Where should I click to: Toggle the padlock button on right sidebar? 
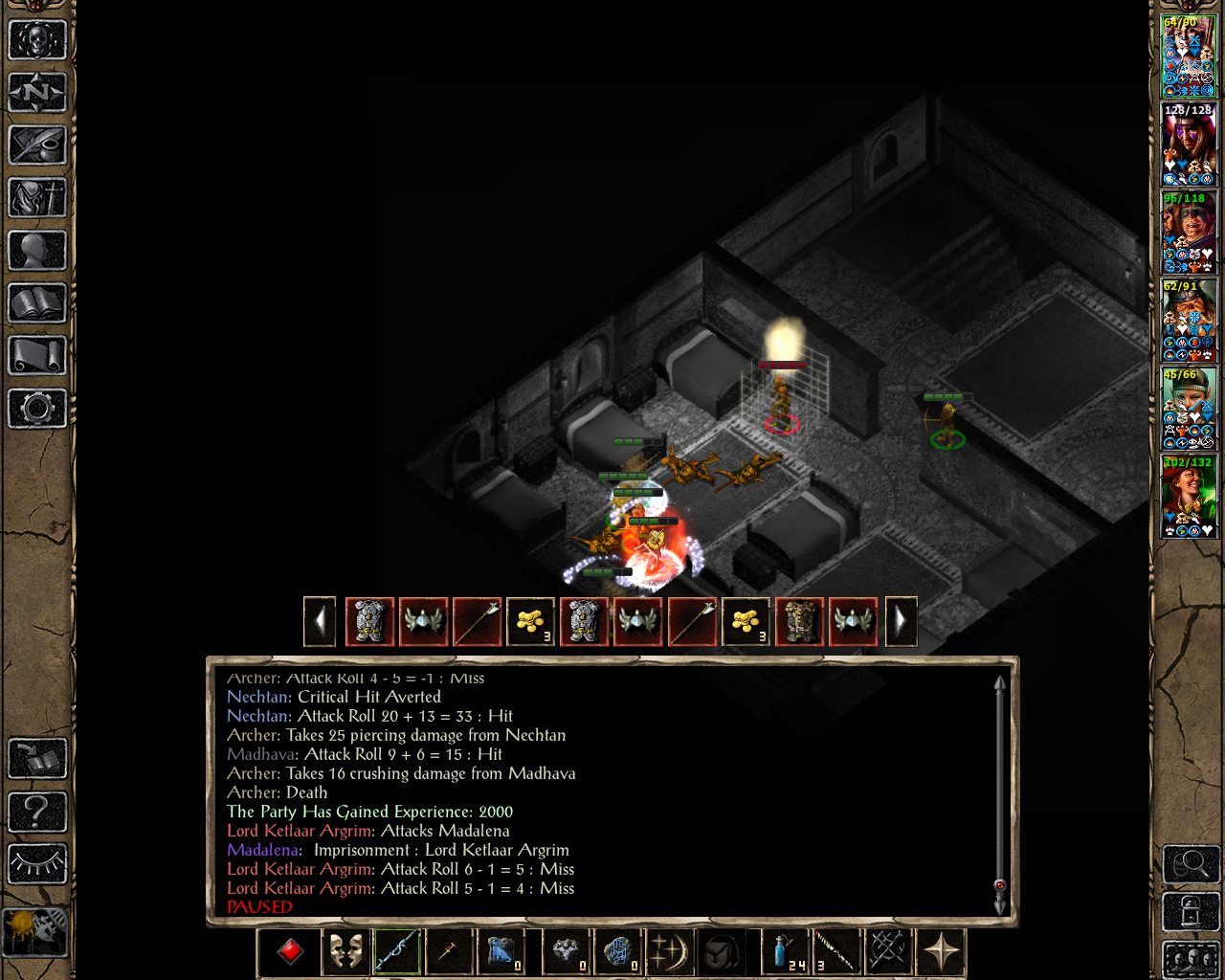[1191, 911]
